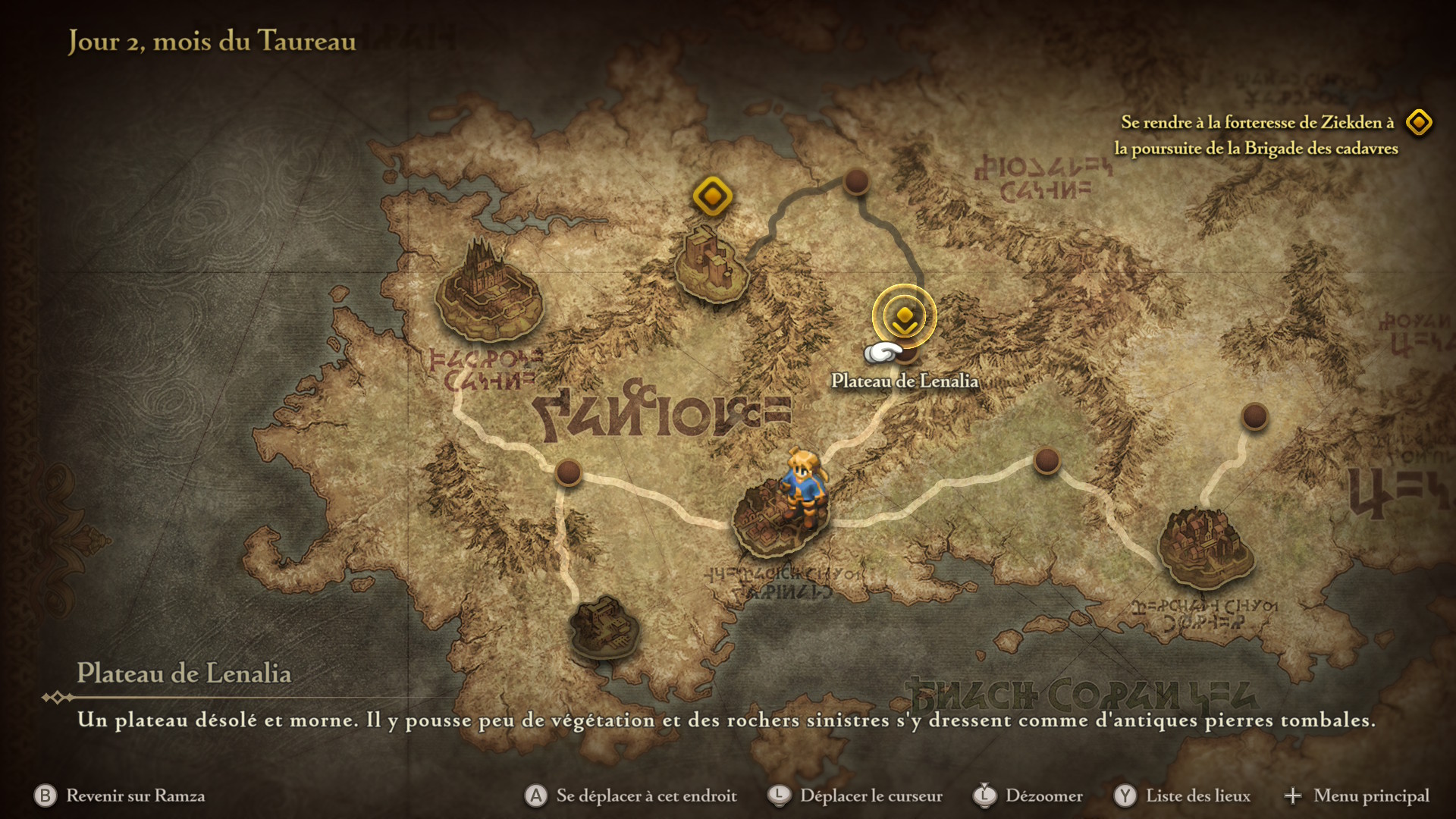Viewport: 1456px width, 819px height.
Task: Choose the far eastern waypoint dot
Action: coord(1254,416)
